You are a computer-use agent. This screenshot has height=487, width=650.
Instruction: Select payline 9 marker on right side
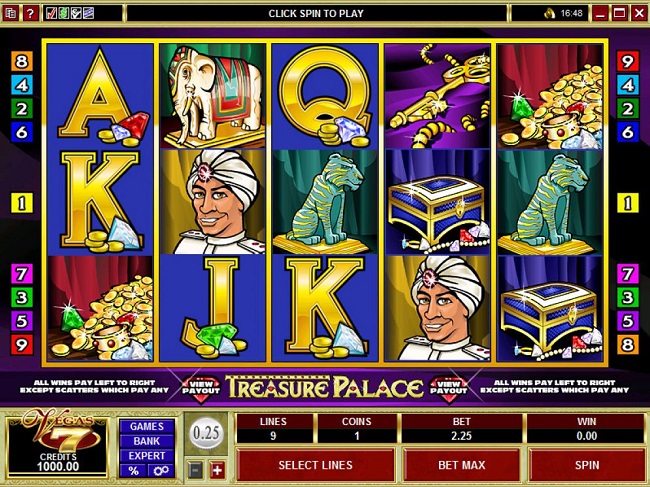point(628,59)
